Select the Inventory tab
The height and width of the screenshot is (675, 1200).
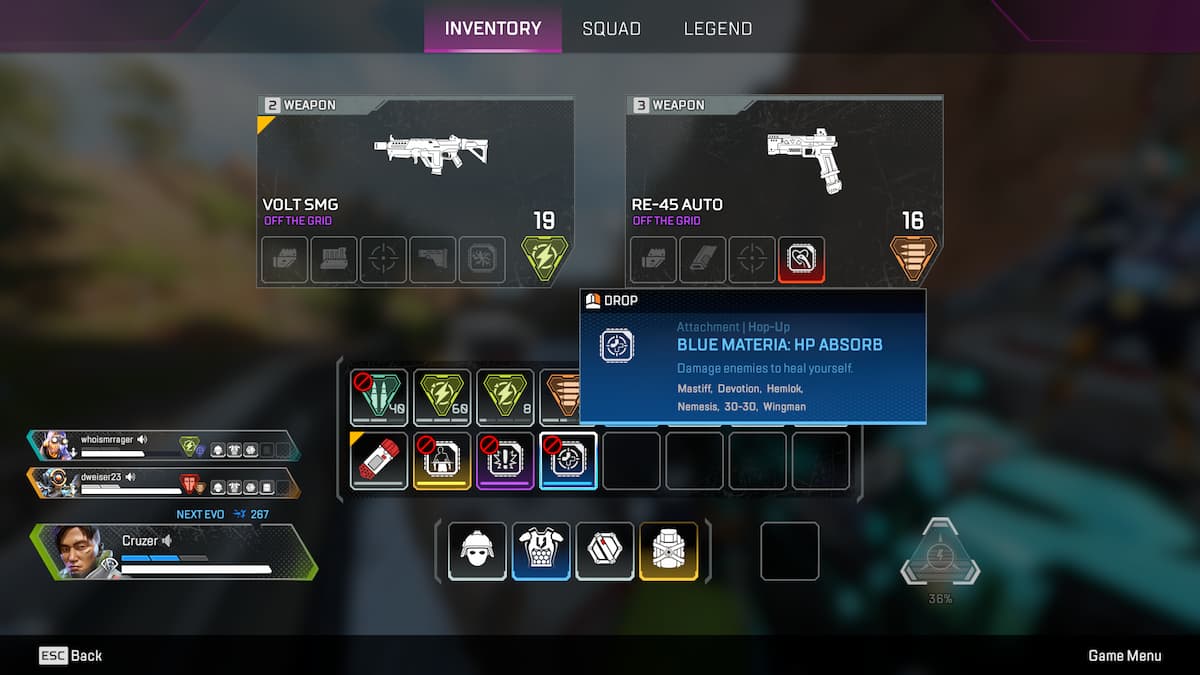click(x=492, y=29)
